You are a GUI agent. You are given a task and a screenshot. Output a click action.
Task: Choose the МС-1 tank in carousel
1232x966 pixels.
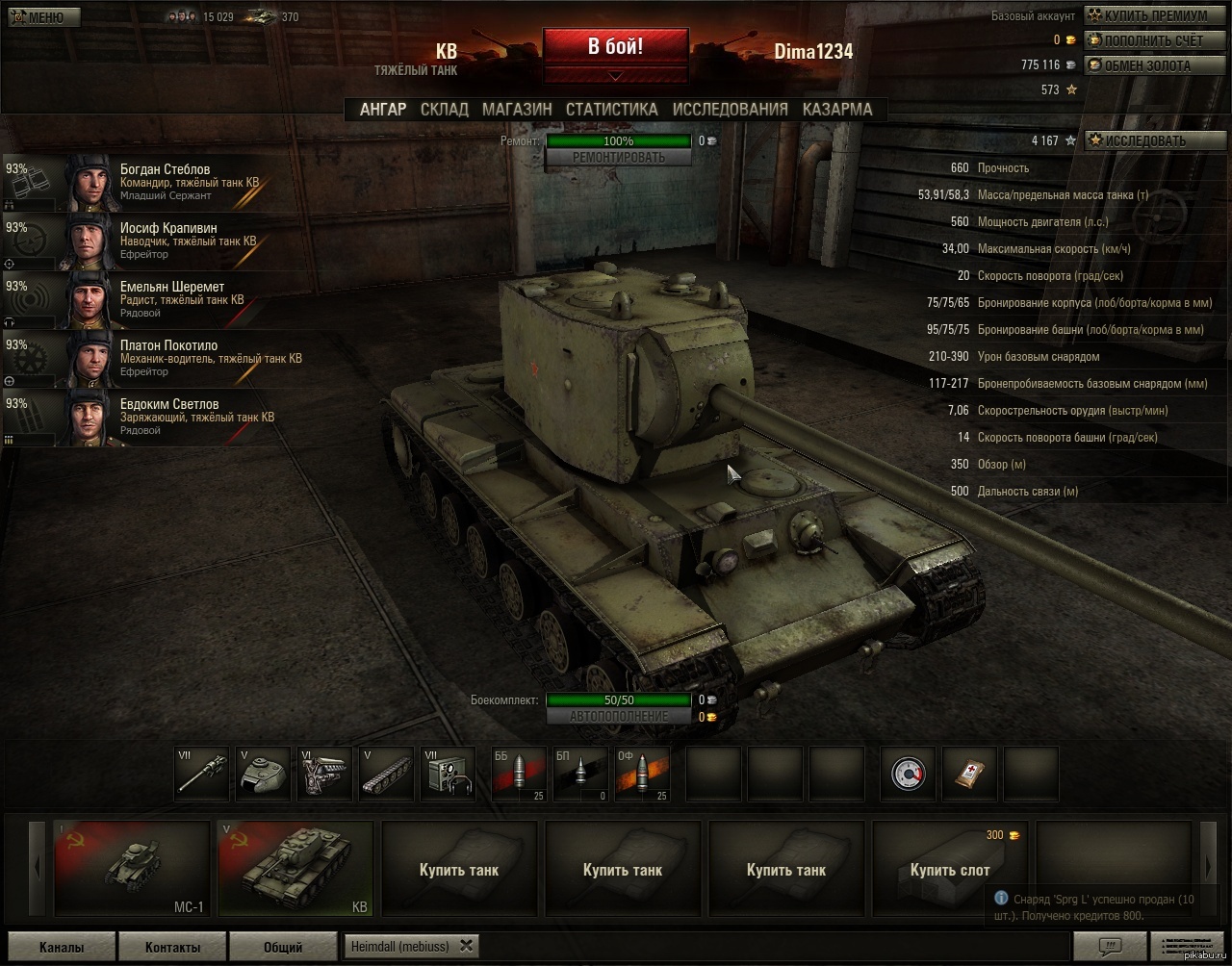coord(132,869)
